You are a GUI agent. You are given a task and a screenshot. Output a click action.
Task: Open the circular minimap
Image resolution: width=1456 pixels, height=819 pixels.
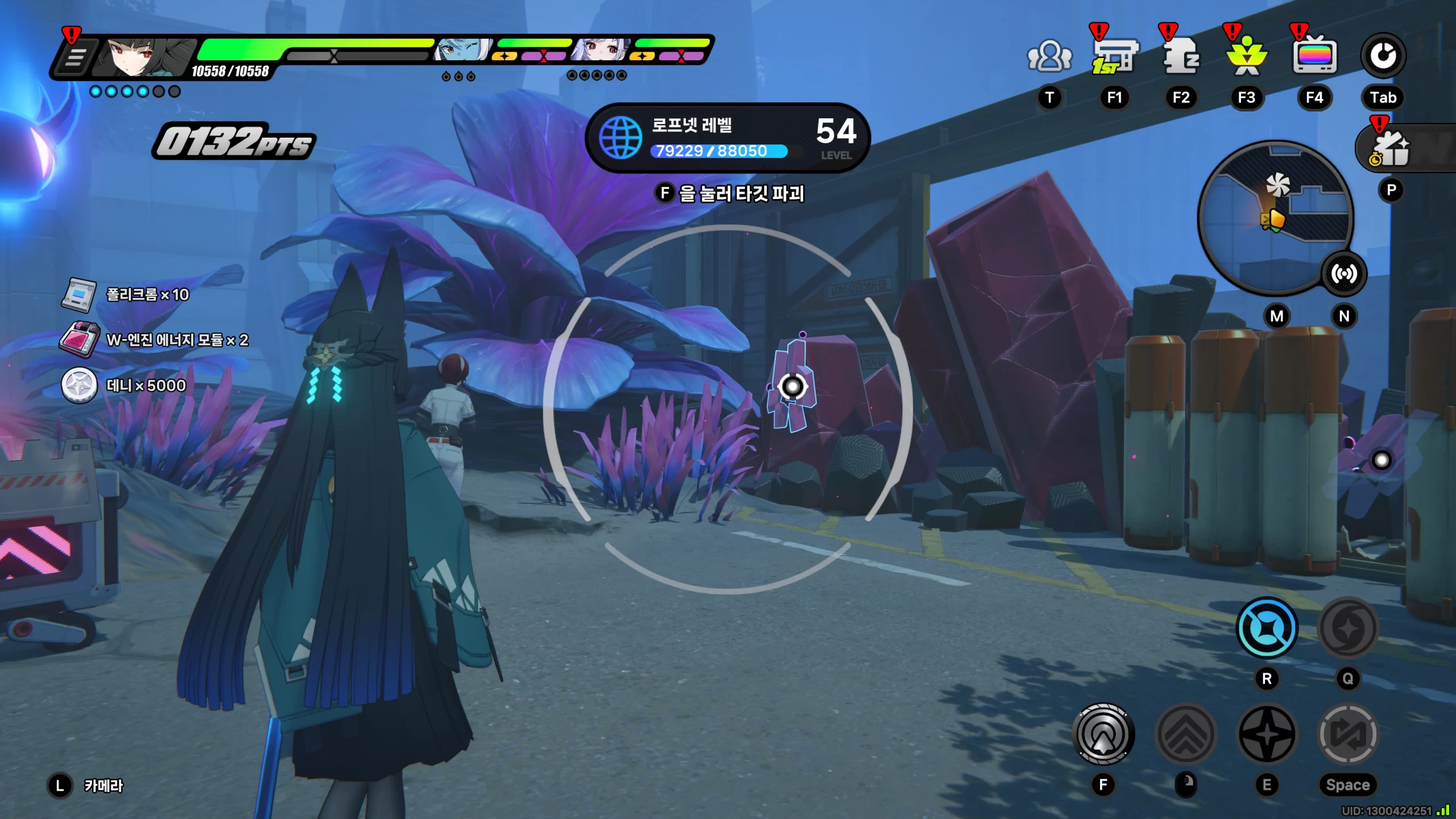coord(1274,216)
